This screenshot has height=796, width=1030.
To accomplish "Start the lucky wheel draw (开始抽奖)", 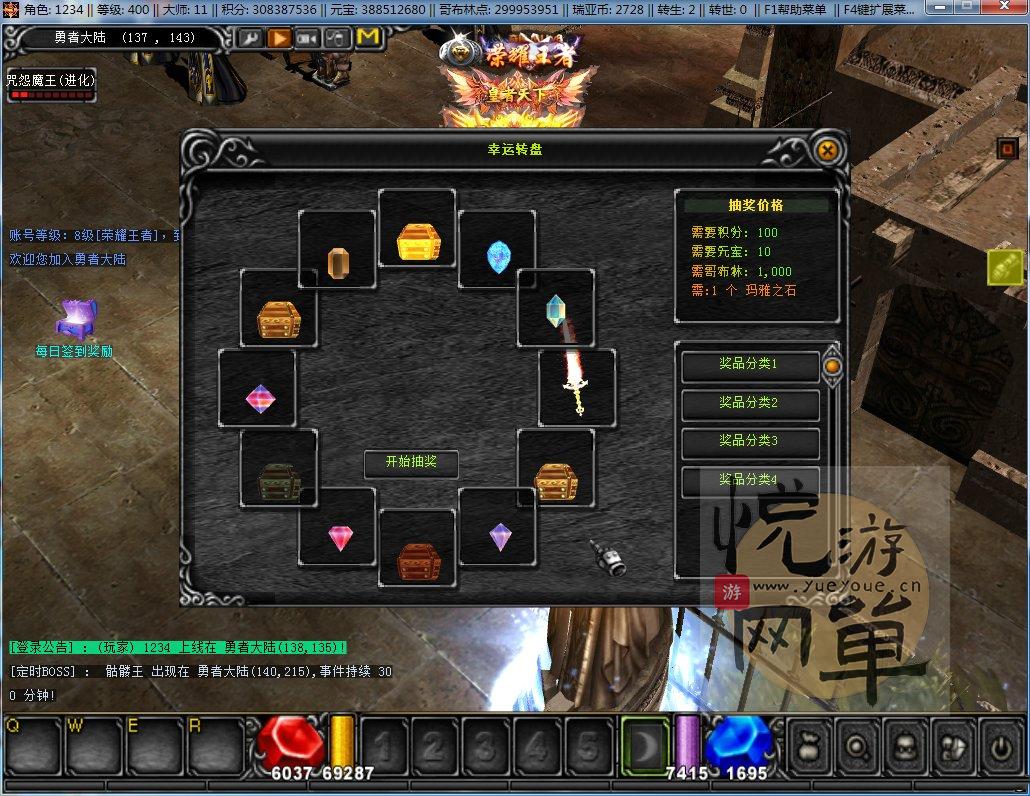I will 411,463.
